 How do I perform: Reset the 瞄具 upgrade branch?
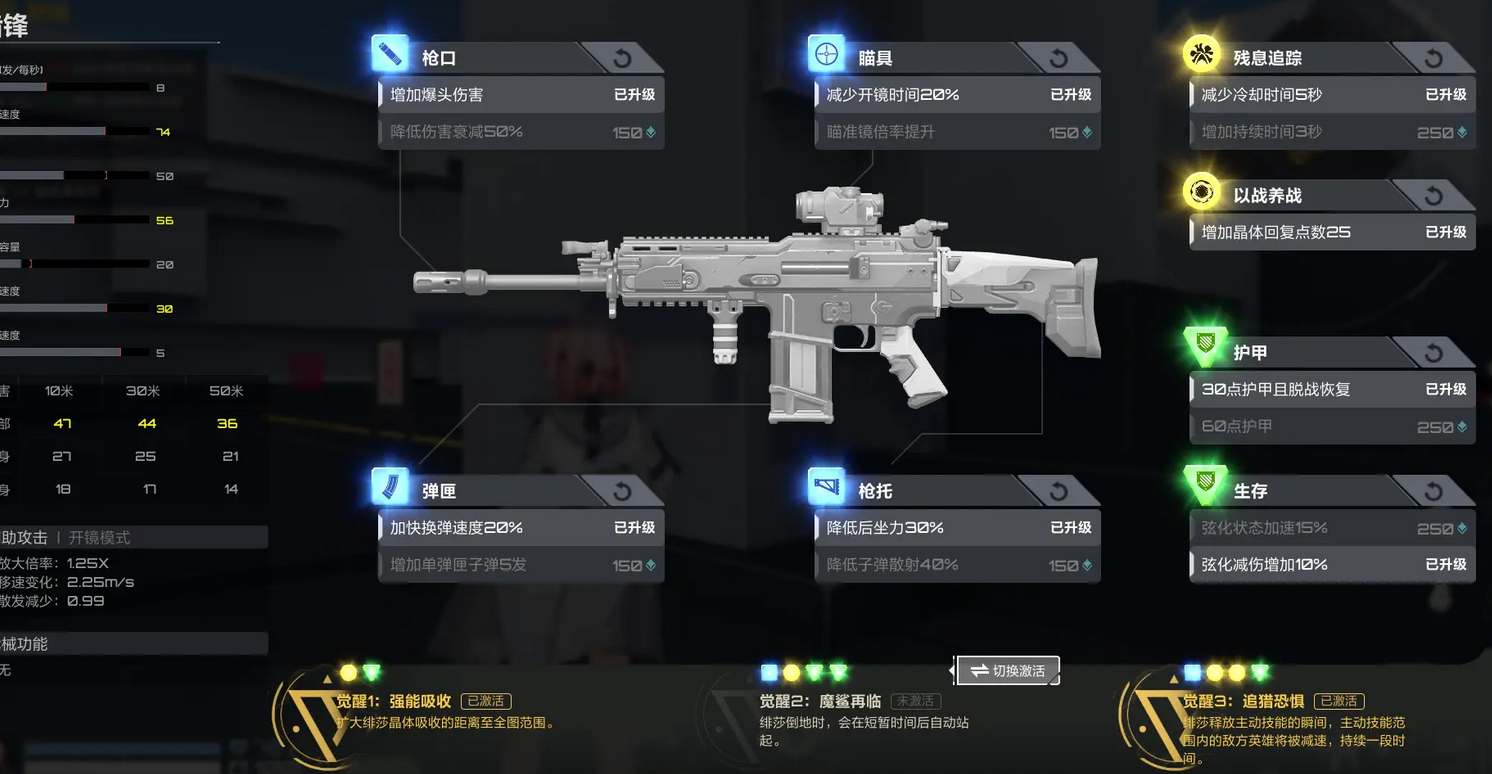click(1057, 58)
